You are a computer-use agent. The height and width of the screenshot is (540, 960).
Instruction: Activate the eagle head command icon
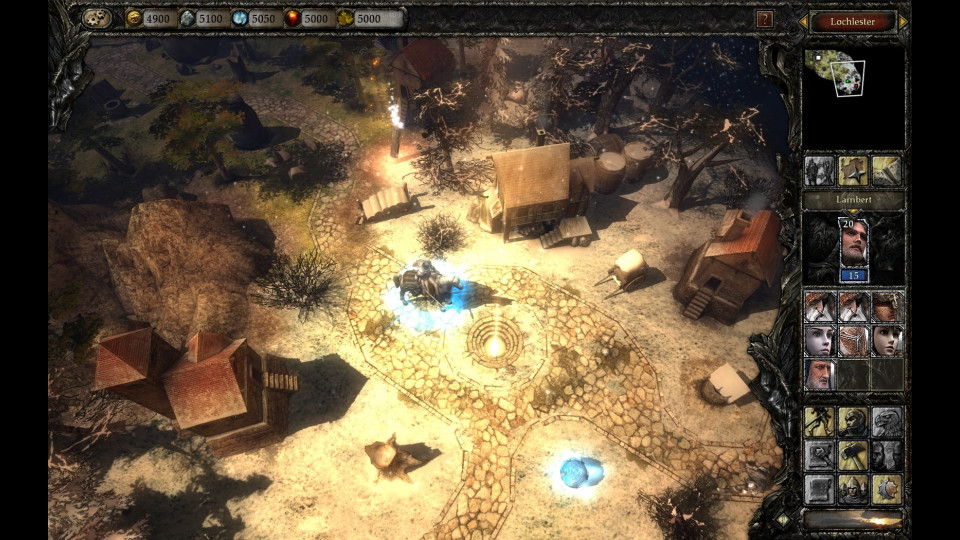click(x=886, y=422)
